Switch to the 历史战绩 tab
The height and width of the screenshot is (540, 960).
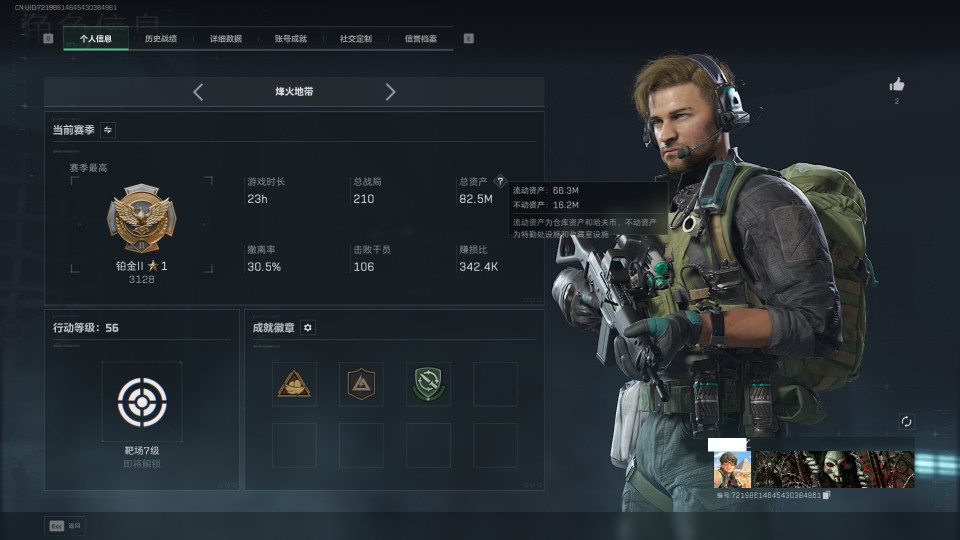coord(161,39)
